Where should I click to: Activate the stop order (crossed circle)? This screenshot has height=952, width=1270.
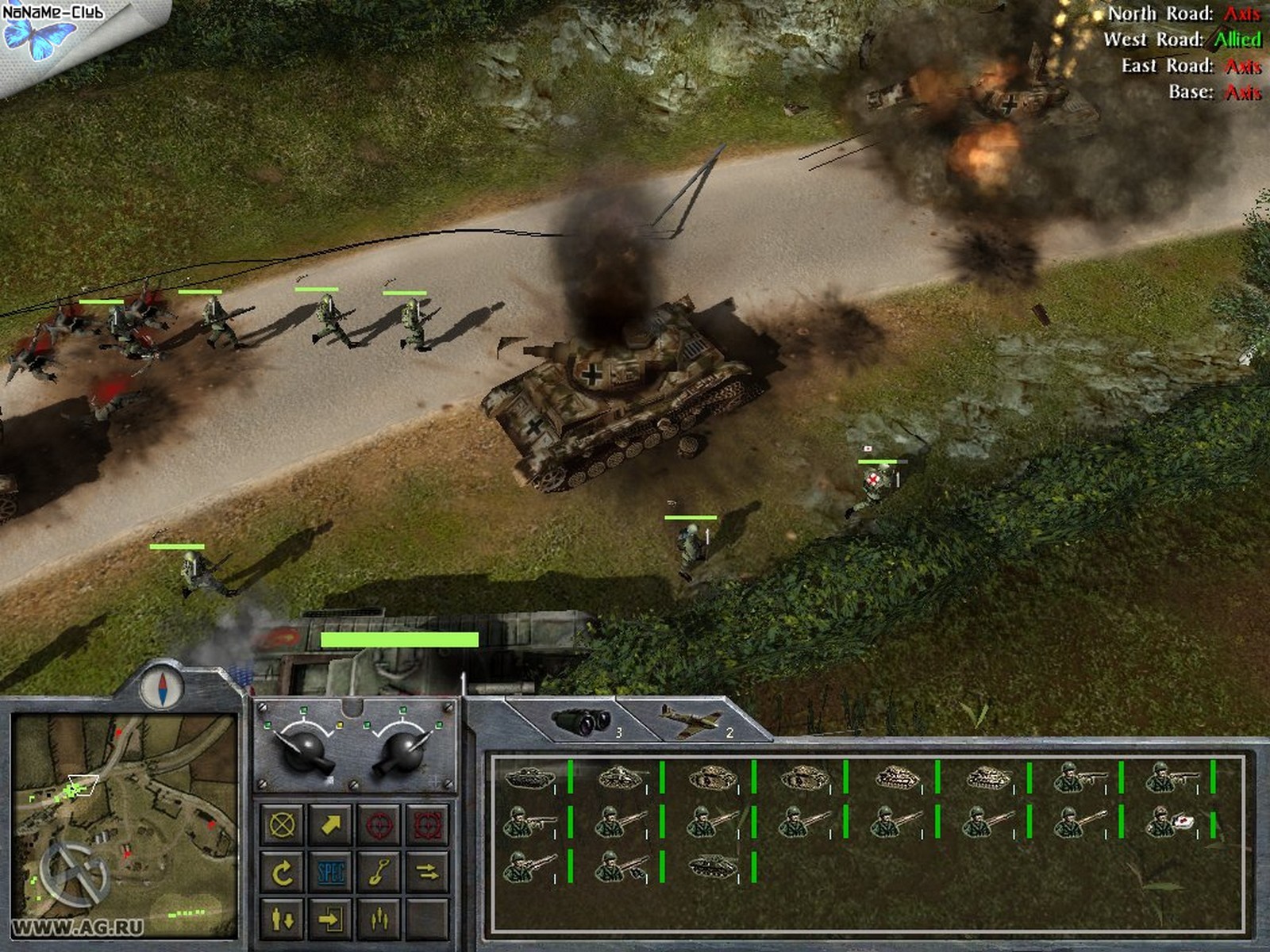coord(283,825)
